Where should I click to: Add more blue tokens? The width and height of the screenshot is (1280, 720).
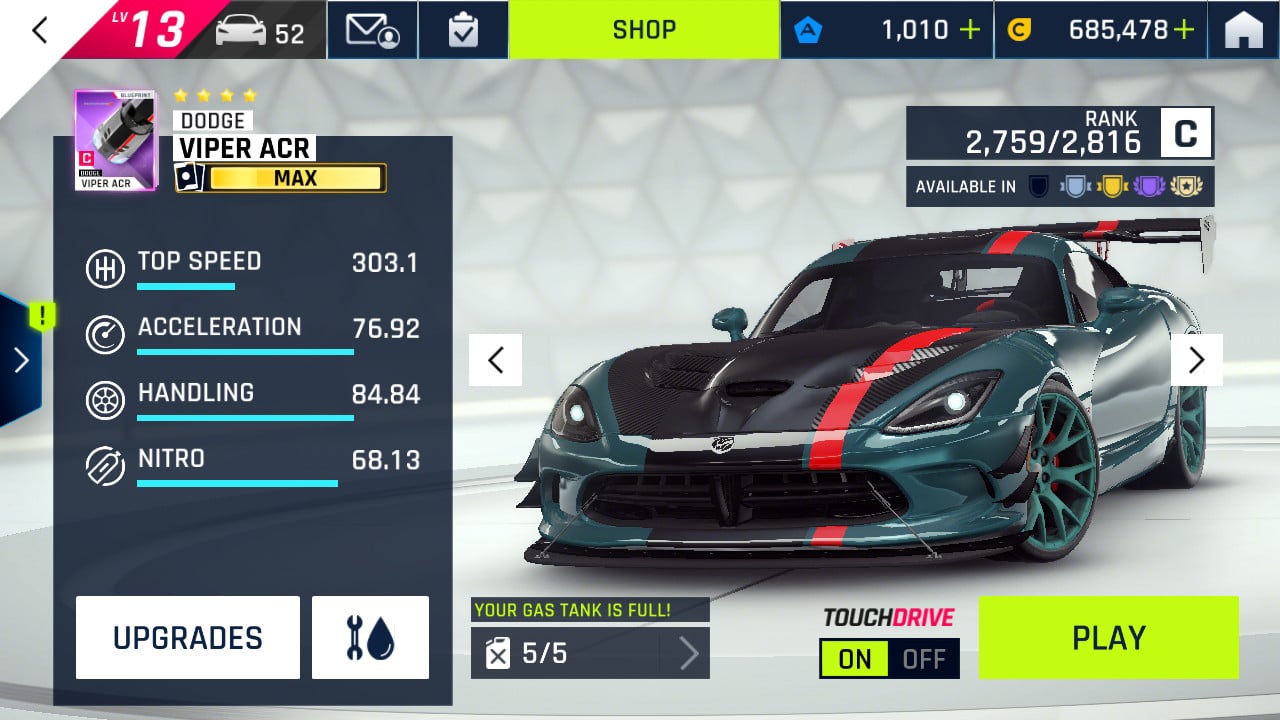[x=969, y=30]
